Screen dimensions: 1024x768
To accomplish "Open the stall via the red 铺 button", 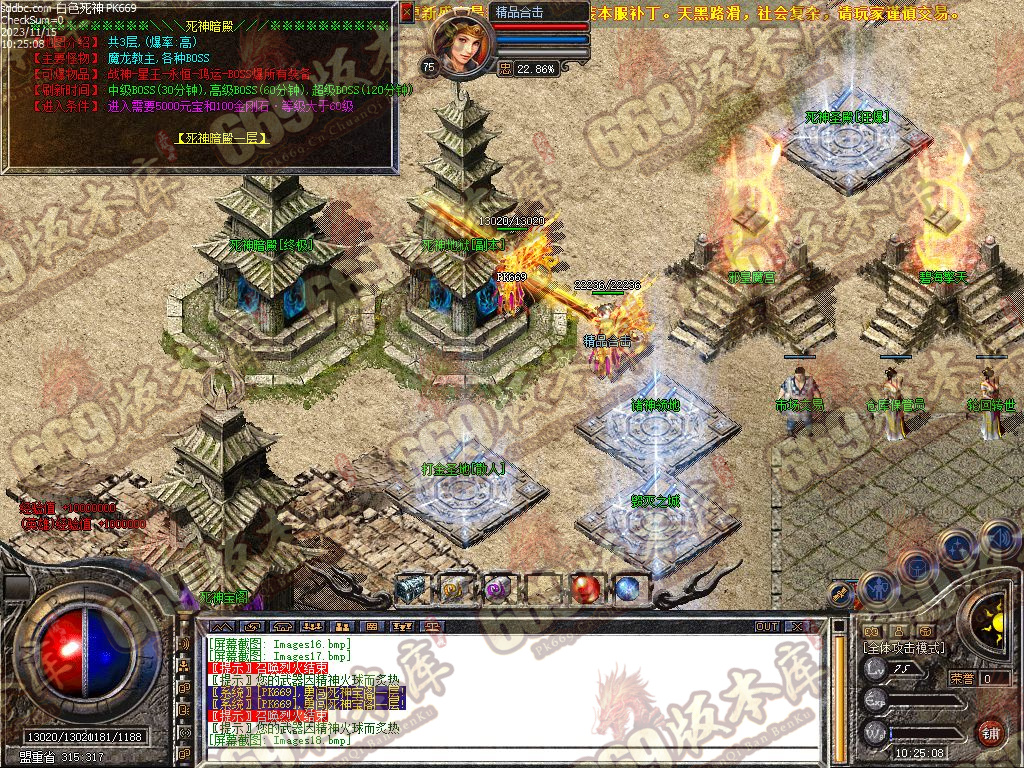I will click(990, 731).
